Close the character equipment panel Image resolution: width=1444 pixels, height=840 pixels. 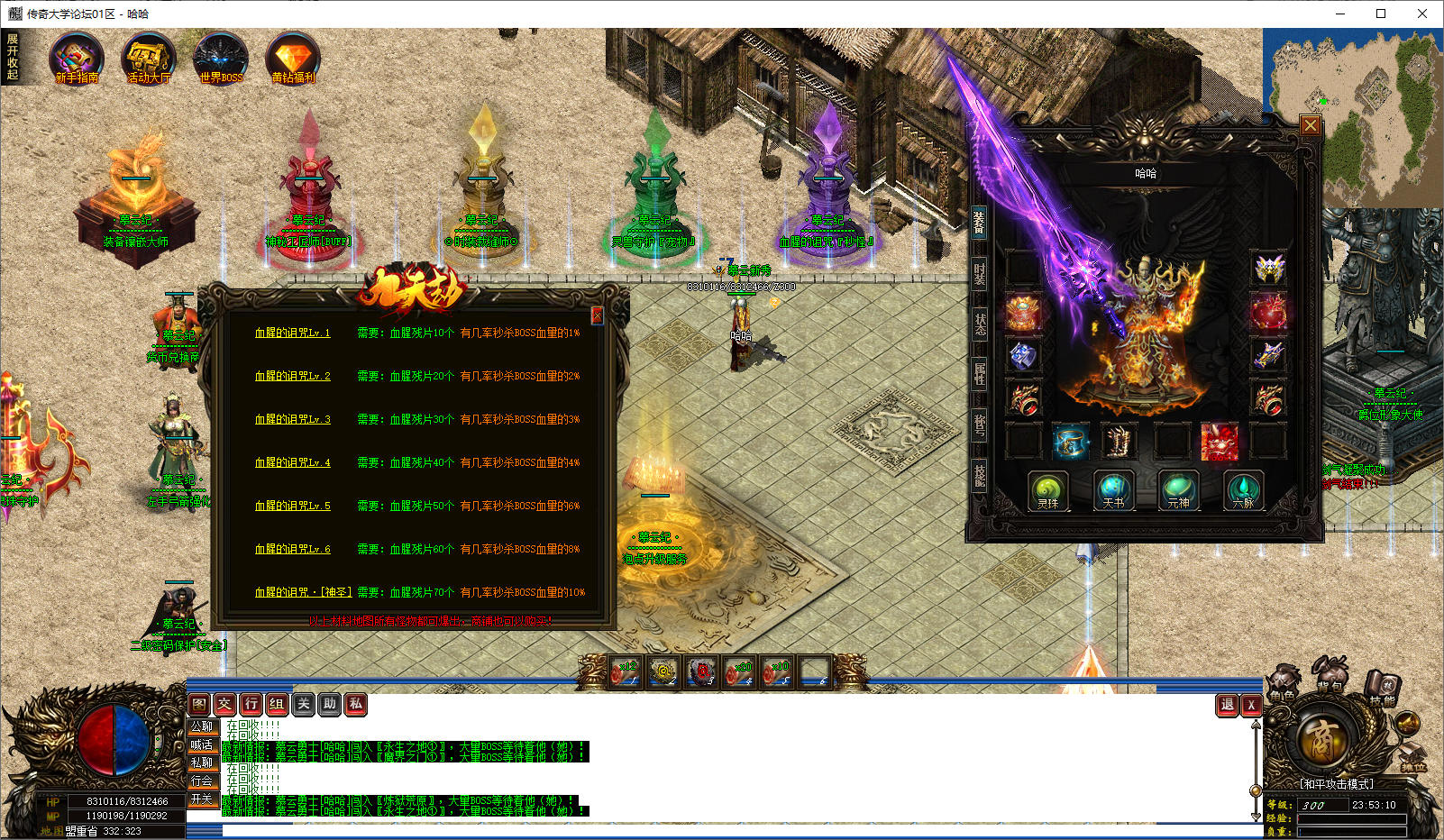1311,125
